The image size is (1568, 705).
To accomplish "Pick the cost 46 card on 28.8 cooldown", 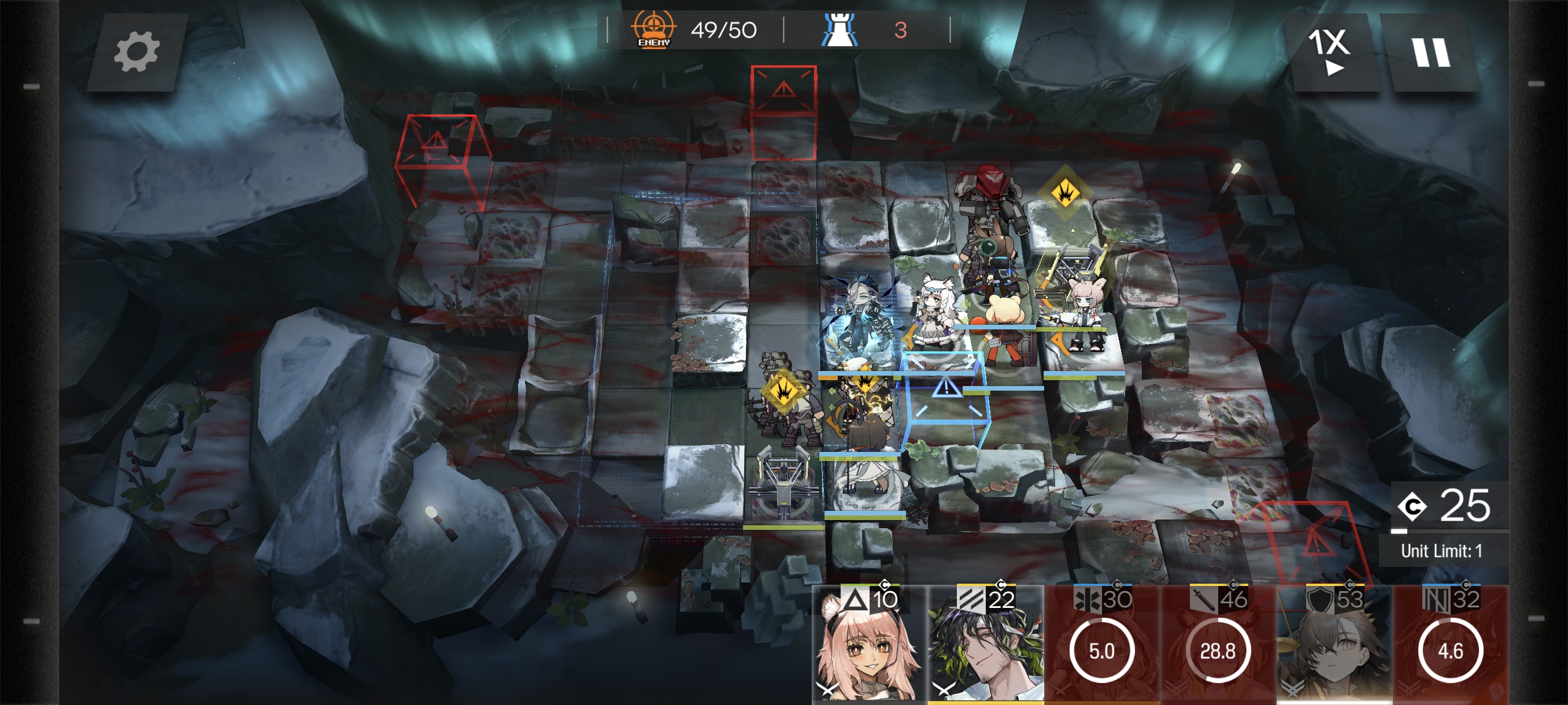I will pos(1218,646).
